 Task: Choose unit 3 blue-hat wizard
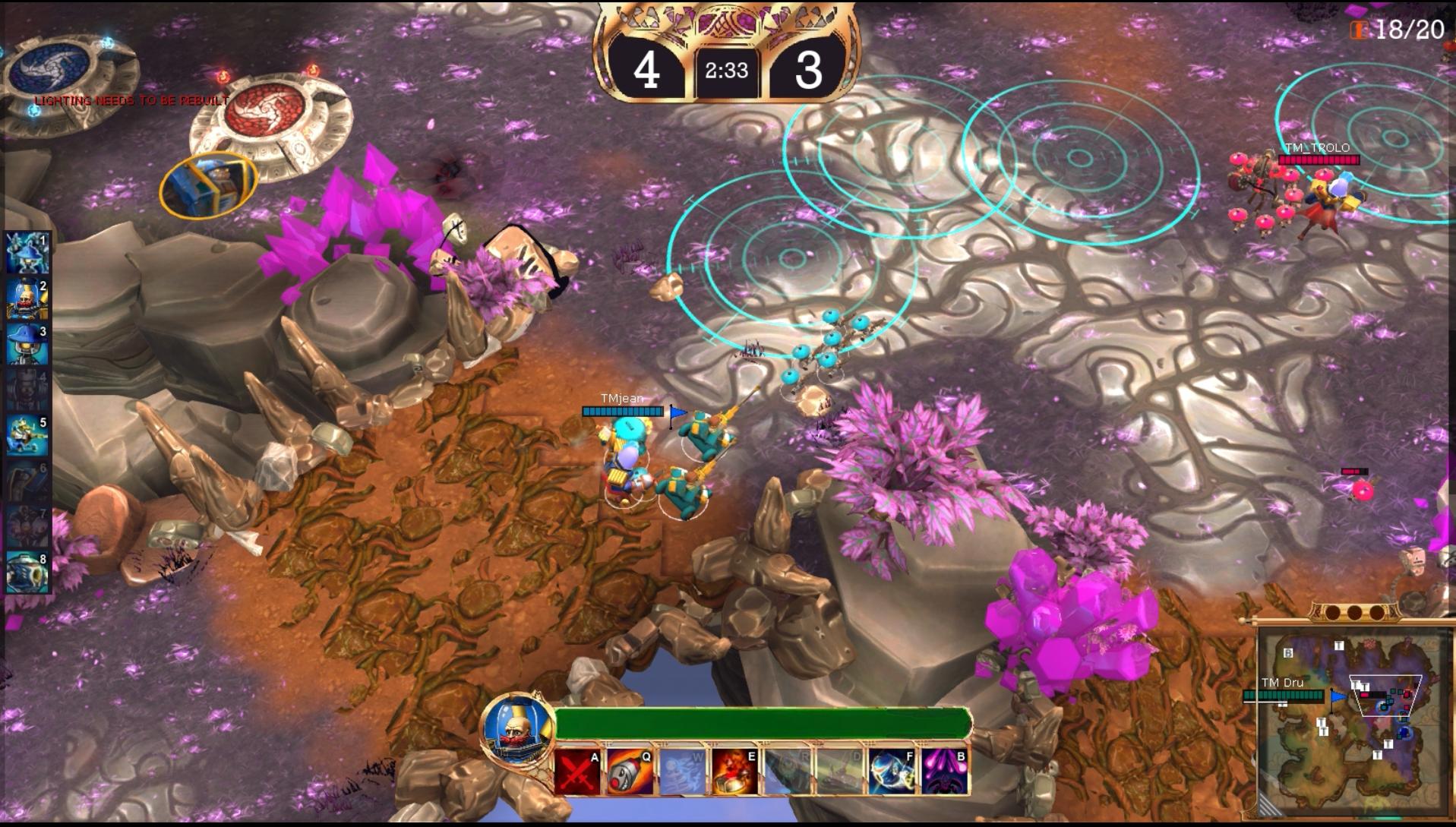[x=27, y=344]
